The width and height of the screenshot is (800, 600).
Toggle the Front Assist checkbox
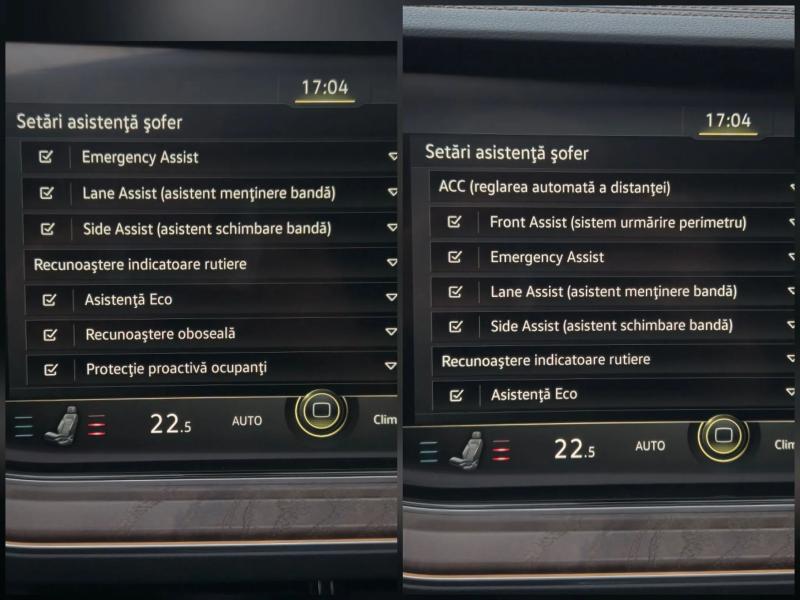[455, 222]
